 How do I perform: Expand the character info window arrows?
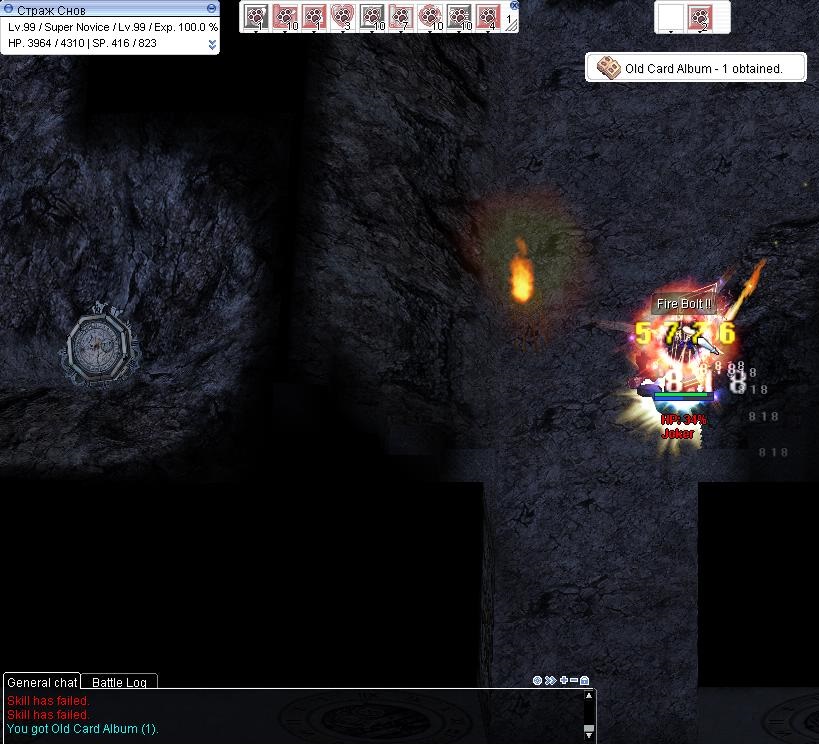[x=212, y=44]
